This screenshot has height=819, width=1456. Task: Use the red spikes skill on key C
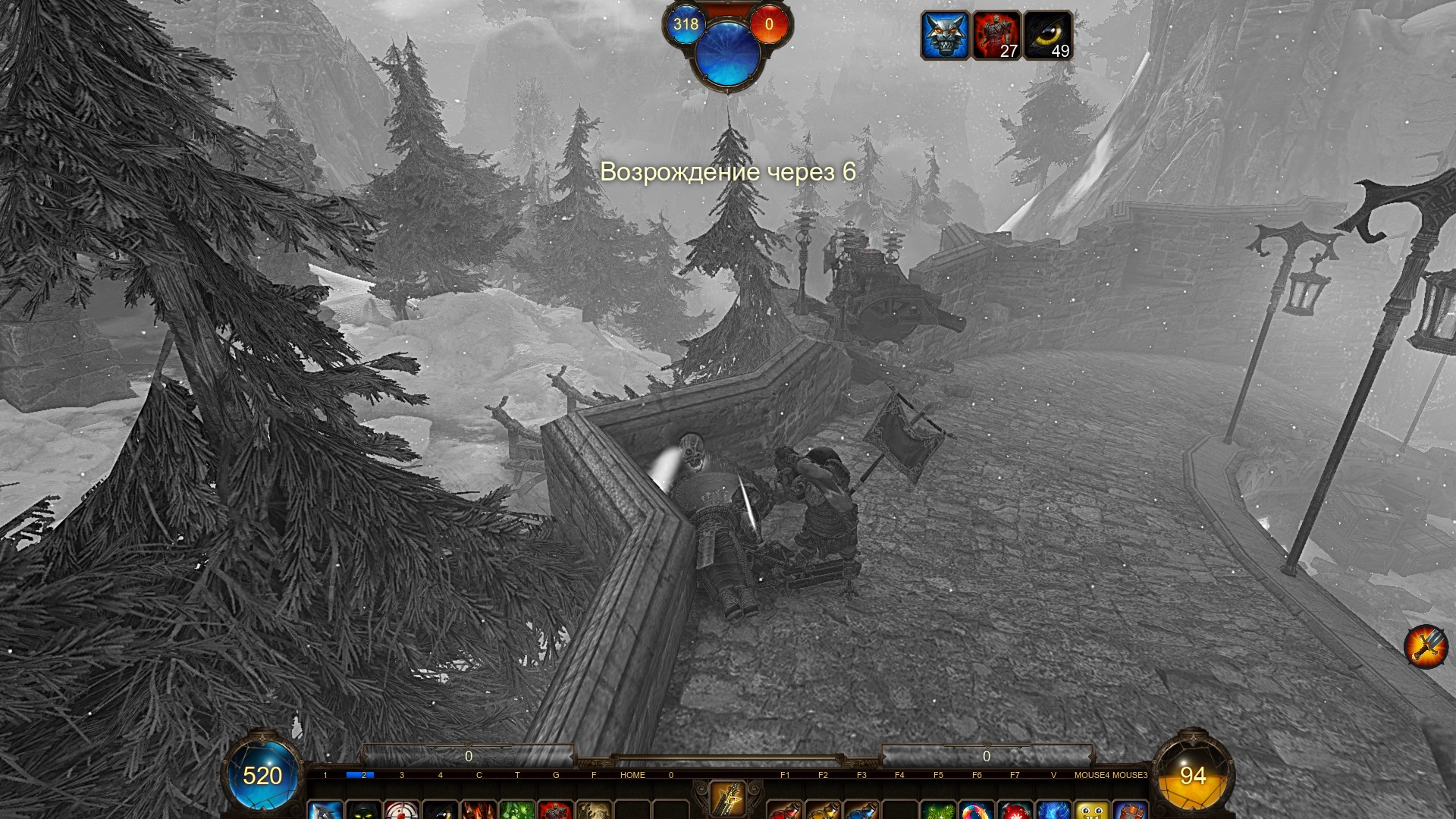(479, 810)
